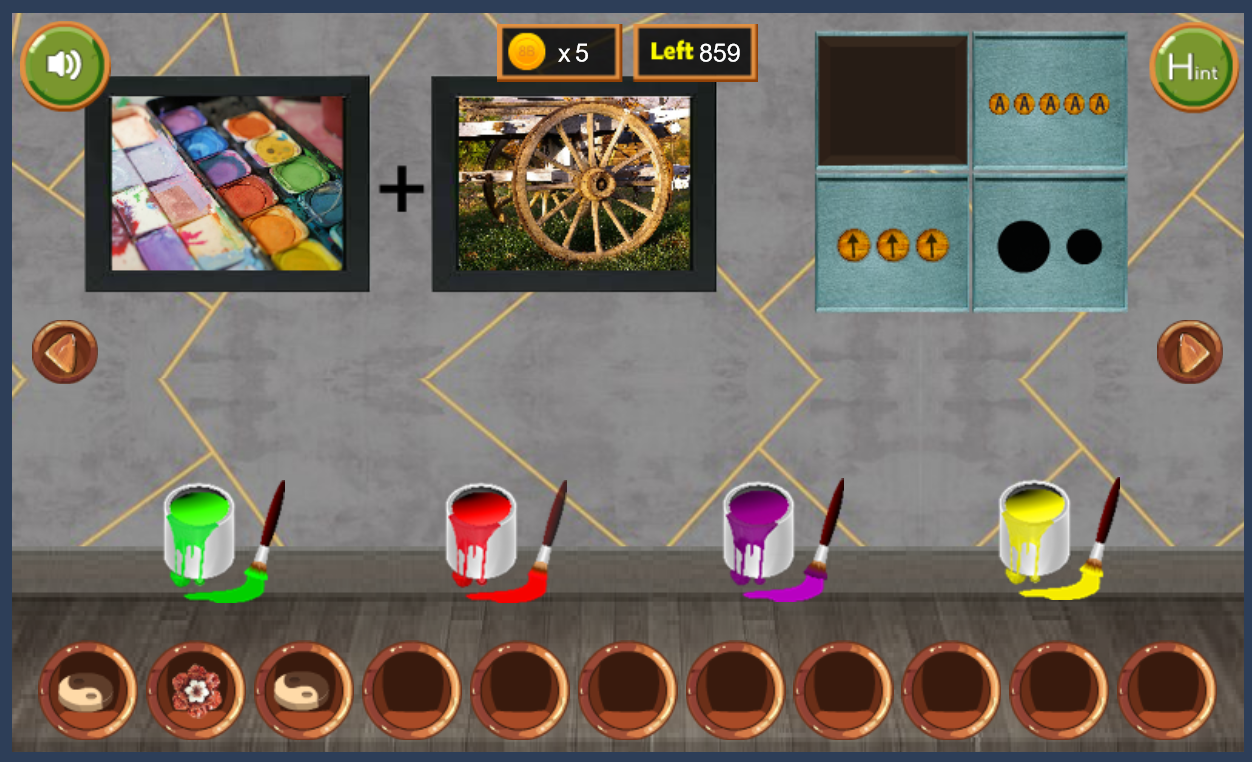Pick the yellow paint bucket
The image size is (1252, 762).
[1034, 534]
